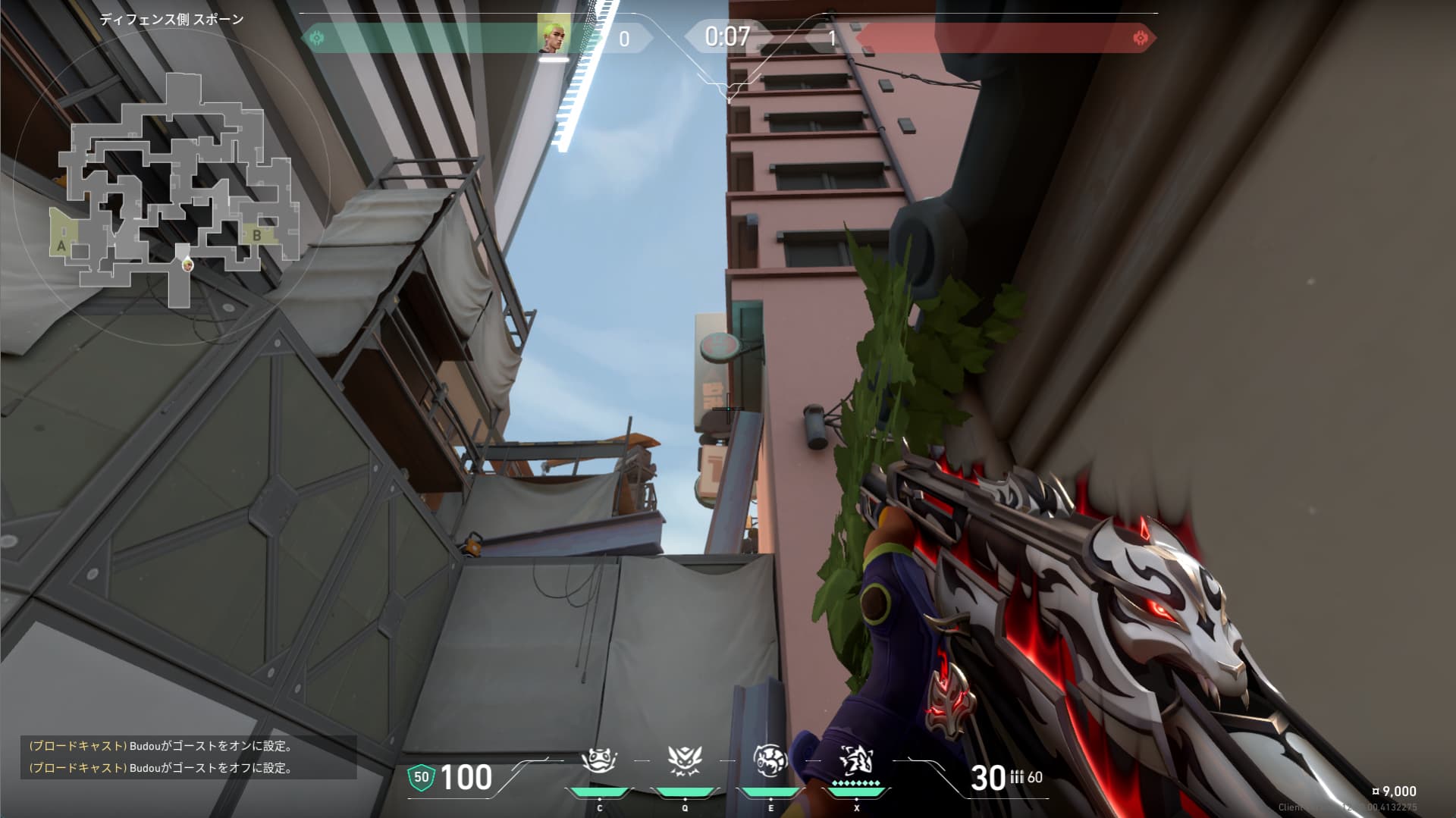Select the A site marker on minimap
Viewport: 1456px width, 818px height.
61,246
